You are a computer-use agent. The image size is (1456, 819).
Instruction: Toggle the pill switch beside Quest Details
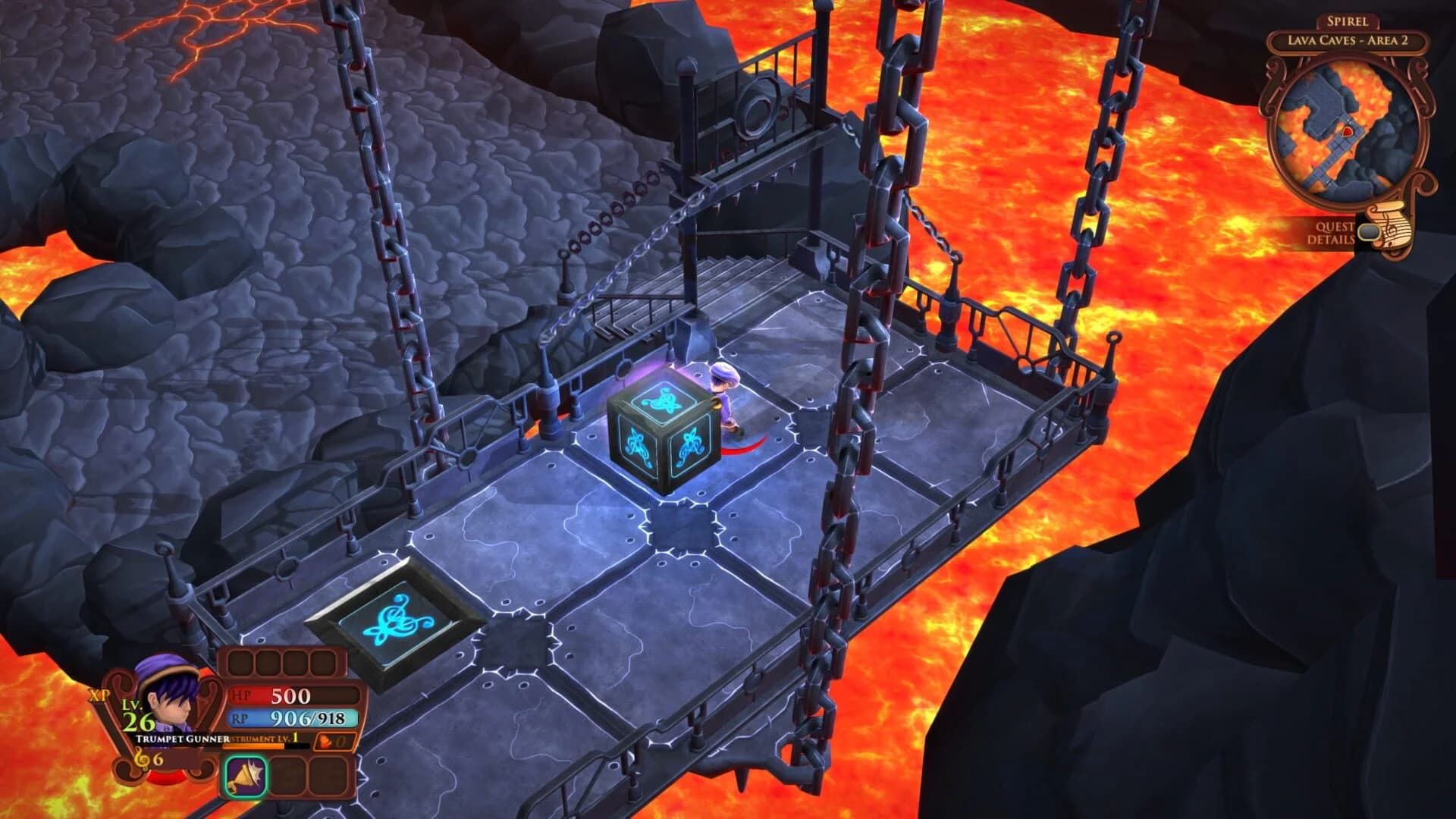[x=1369, y=233]
